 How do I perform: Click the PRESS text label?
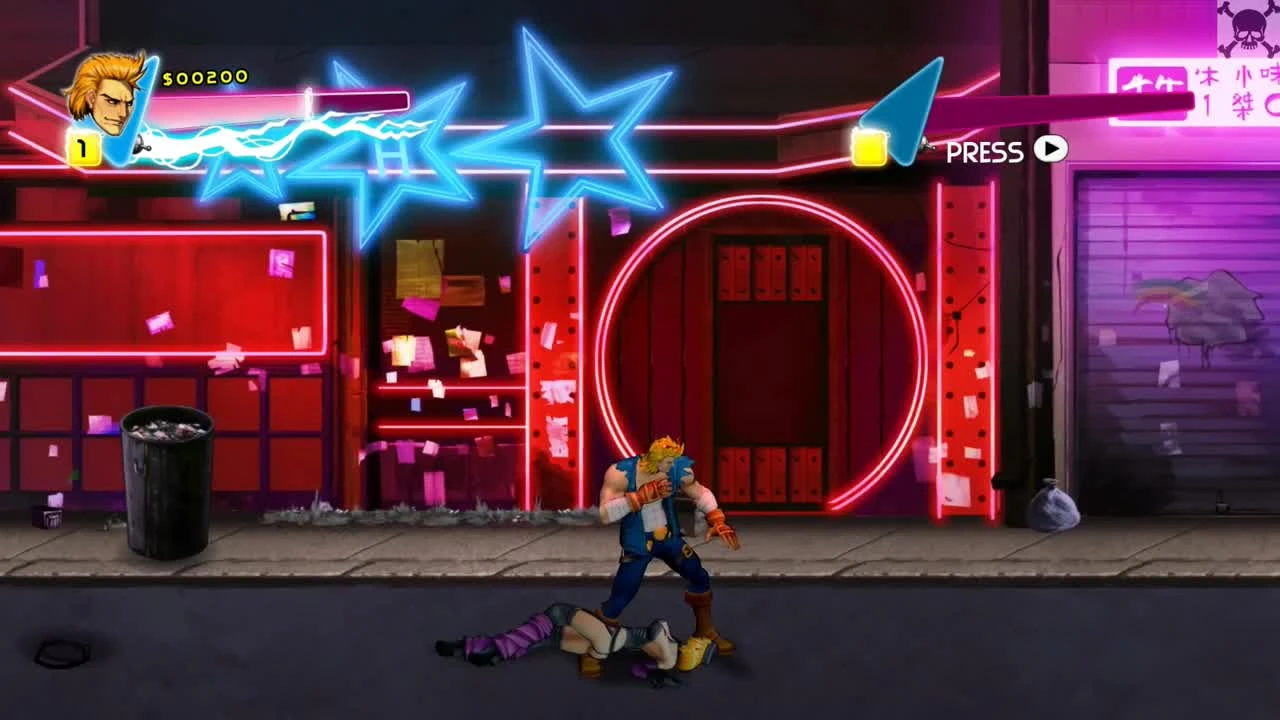point(985,151)
